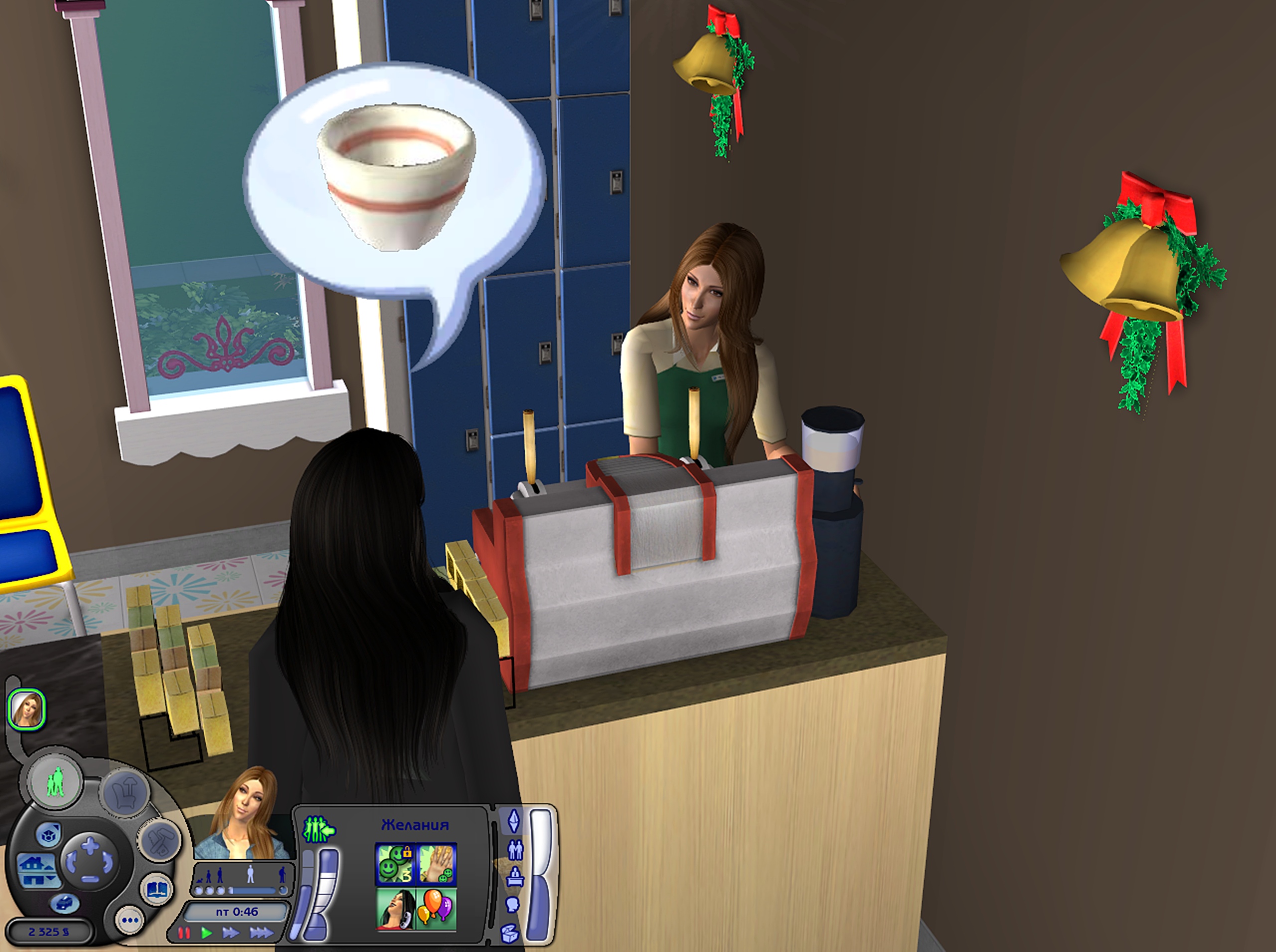Screen dimensions: 1276x952
Task: Select the locked green smiley faces want
Action: [x=395, y=864]
